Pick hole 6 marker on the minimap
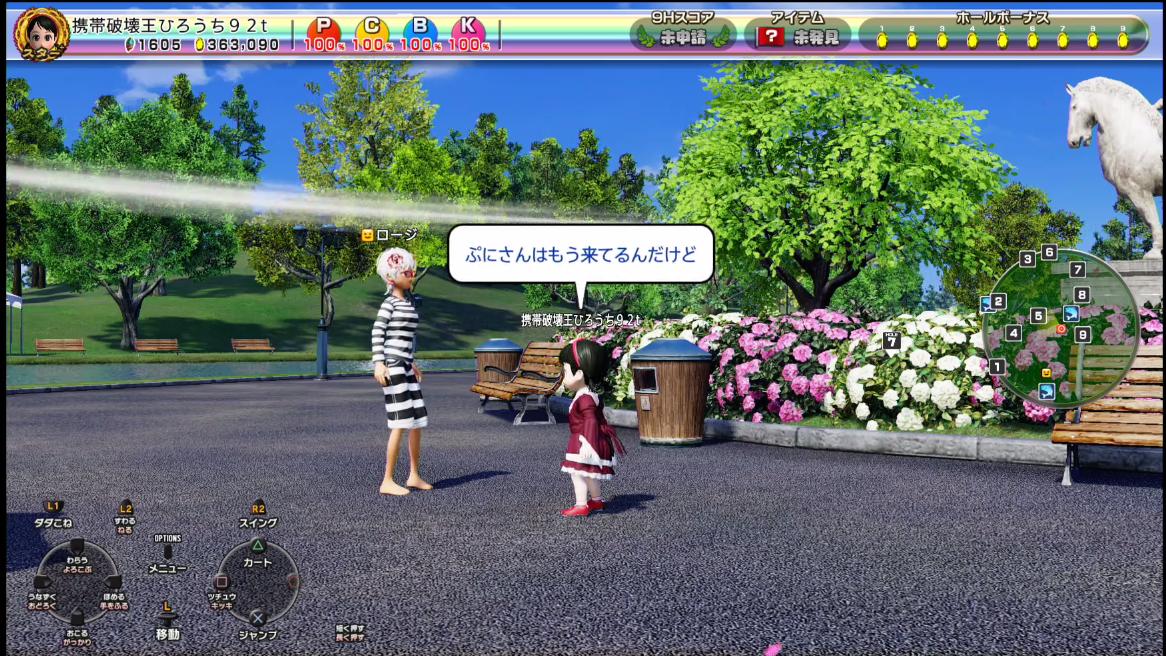 pos(1049,252)
